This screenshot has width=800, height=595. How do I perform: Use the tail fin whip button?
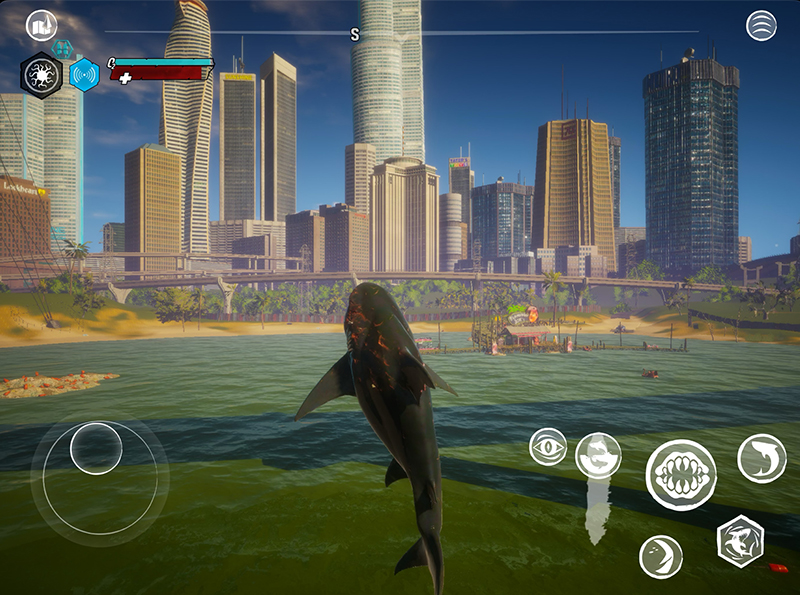661,556
